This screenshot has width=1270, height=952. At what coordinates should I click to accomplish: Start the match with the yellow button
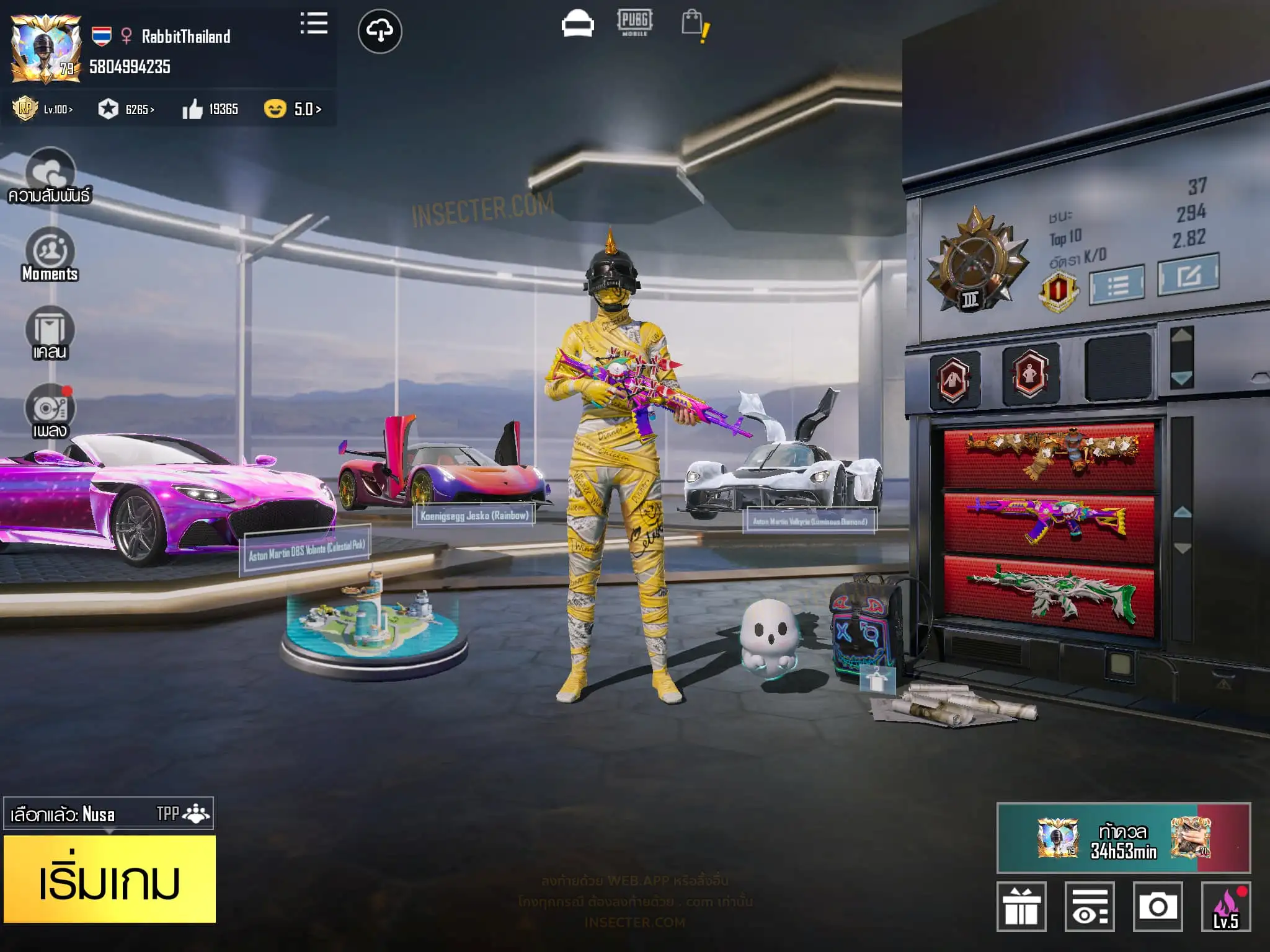coord(110,879)
